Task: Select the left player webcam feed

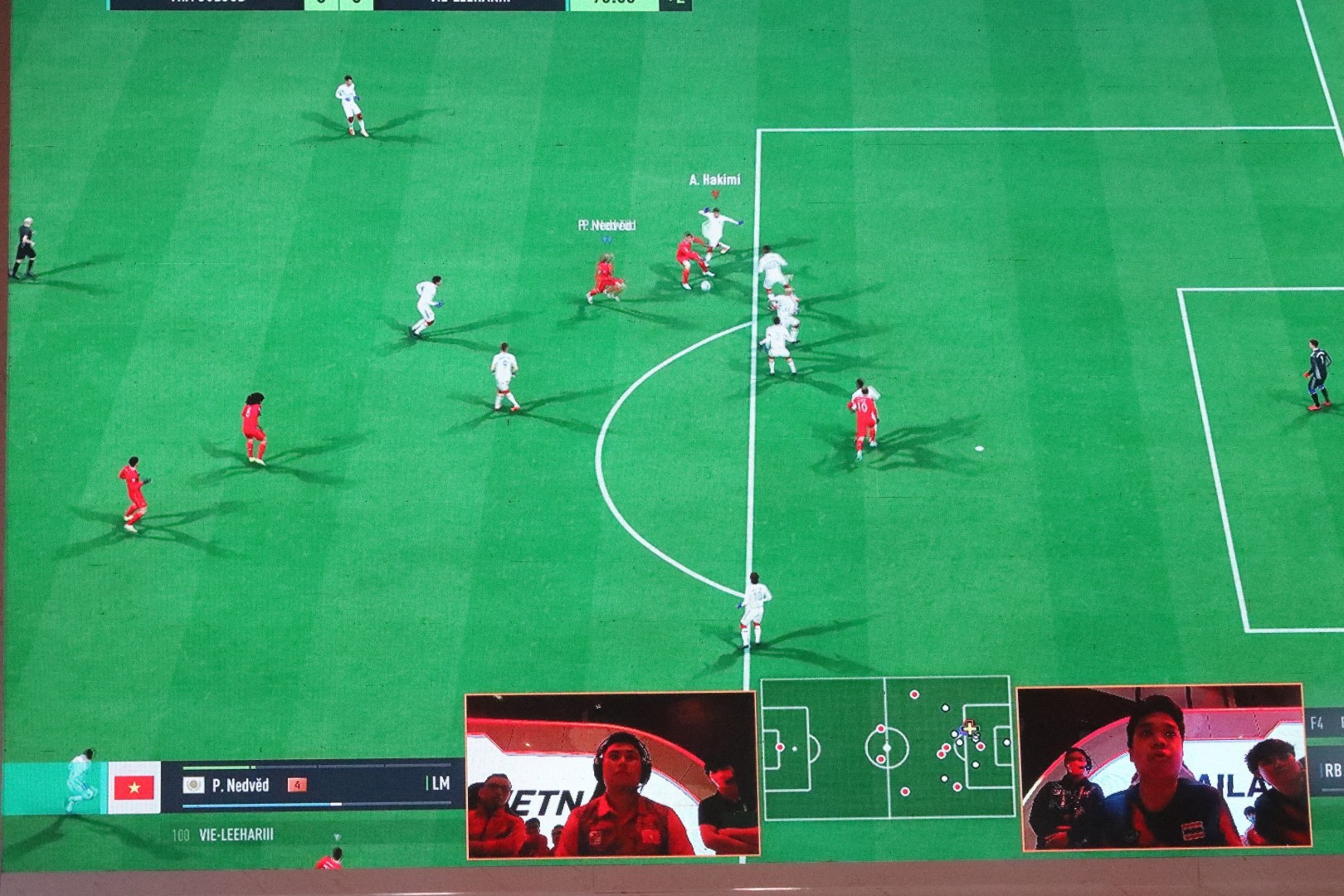Action: 612,775
